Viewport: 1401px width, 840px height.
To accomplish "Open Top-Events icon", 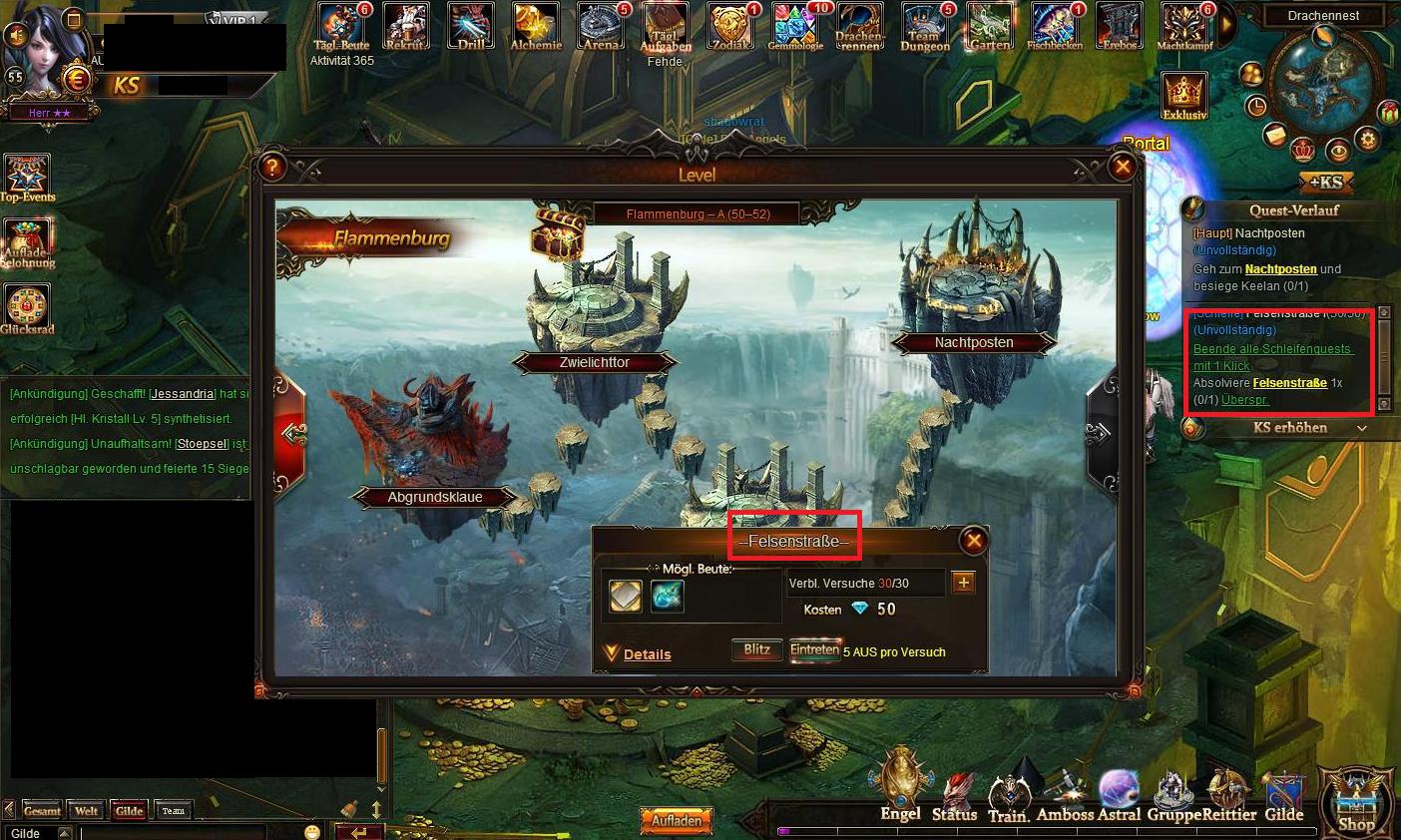I will [x=27, y=177].
